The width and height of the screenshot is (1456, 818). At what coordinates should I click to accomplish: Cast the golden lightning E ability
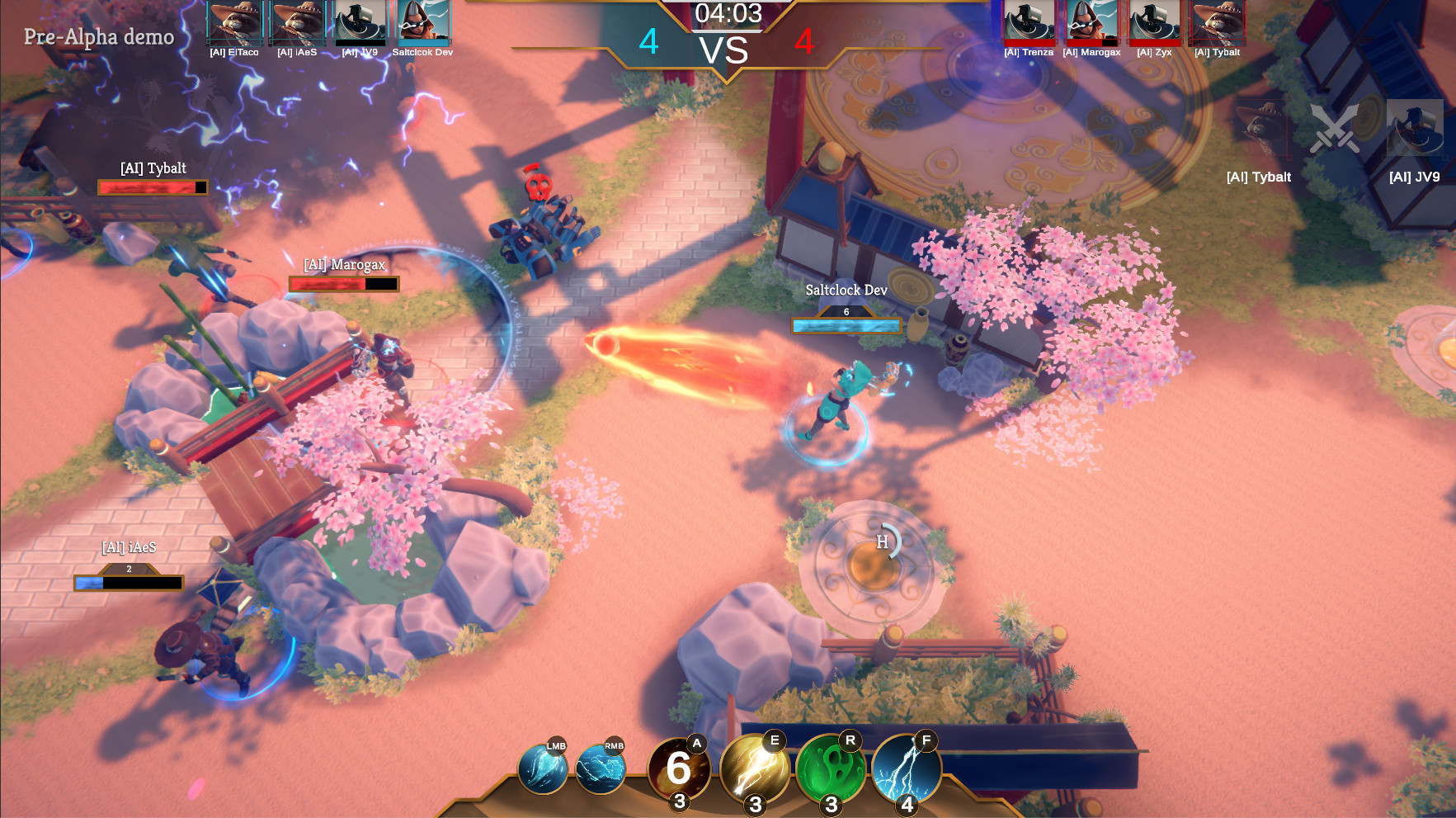pyautogui.click(x=754, y=769)
